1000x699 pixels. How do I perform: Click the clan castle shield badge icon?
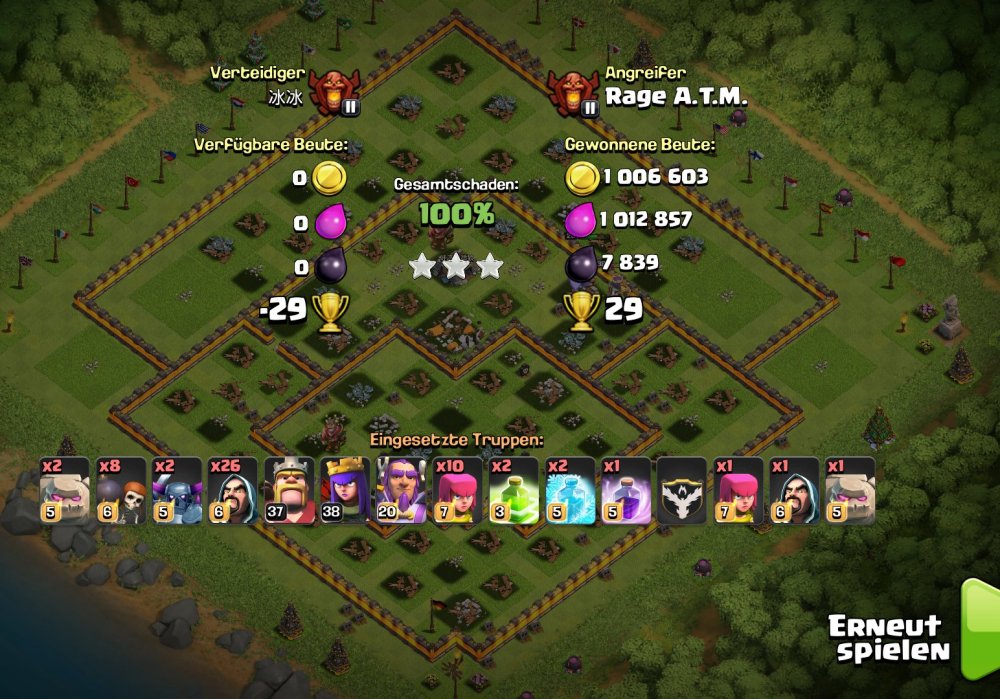click(x=681, y=491)
